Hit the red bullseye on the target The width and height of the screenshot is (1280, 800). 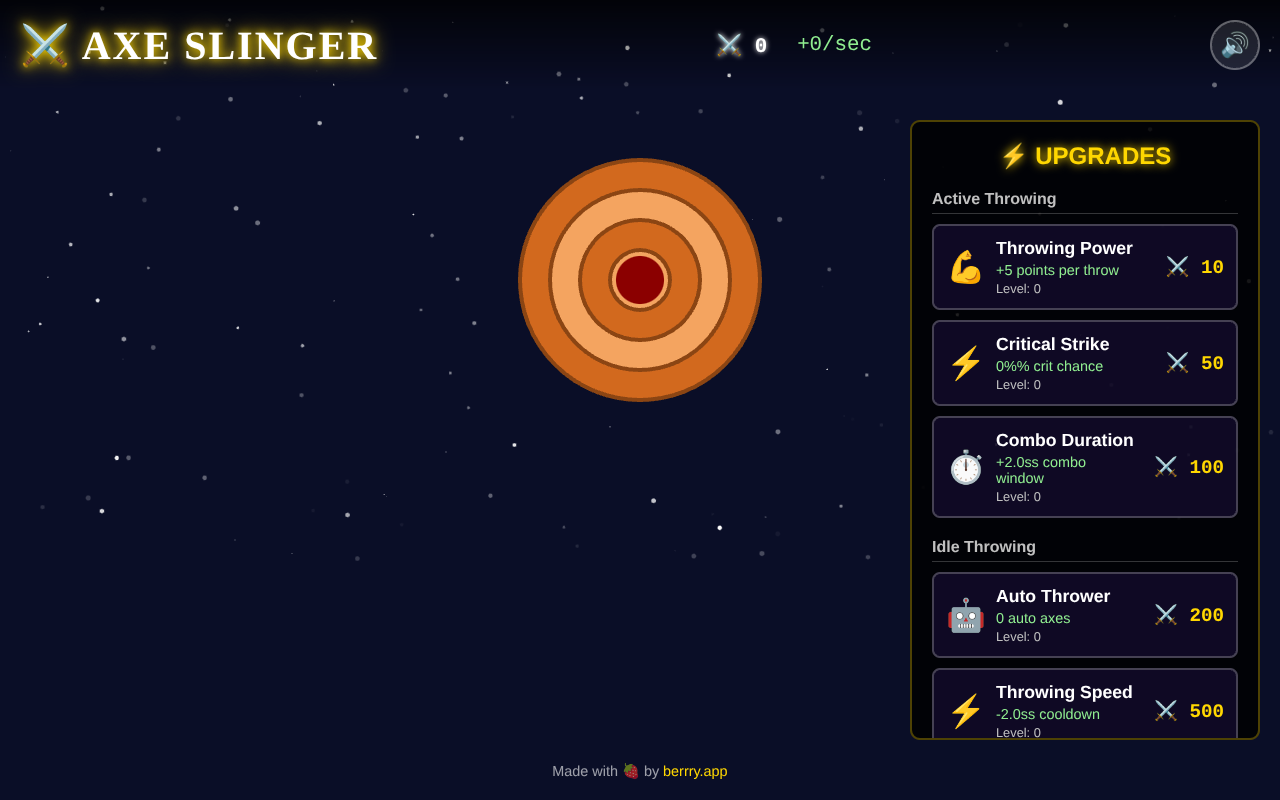[640, 281]
